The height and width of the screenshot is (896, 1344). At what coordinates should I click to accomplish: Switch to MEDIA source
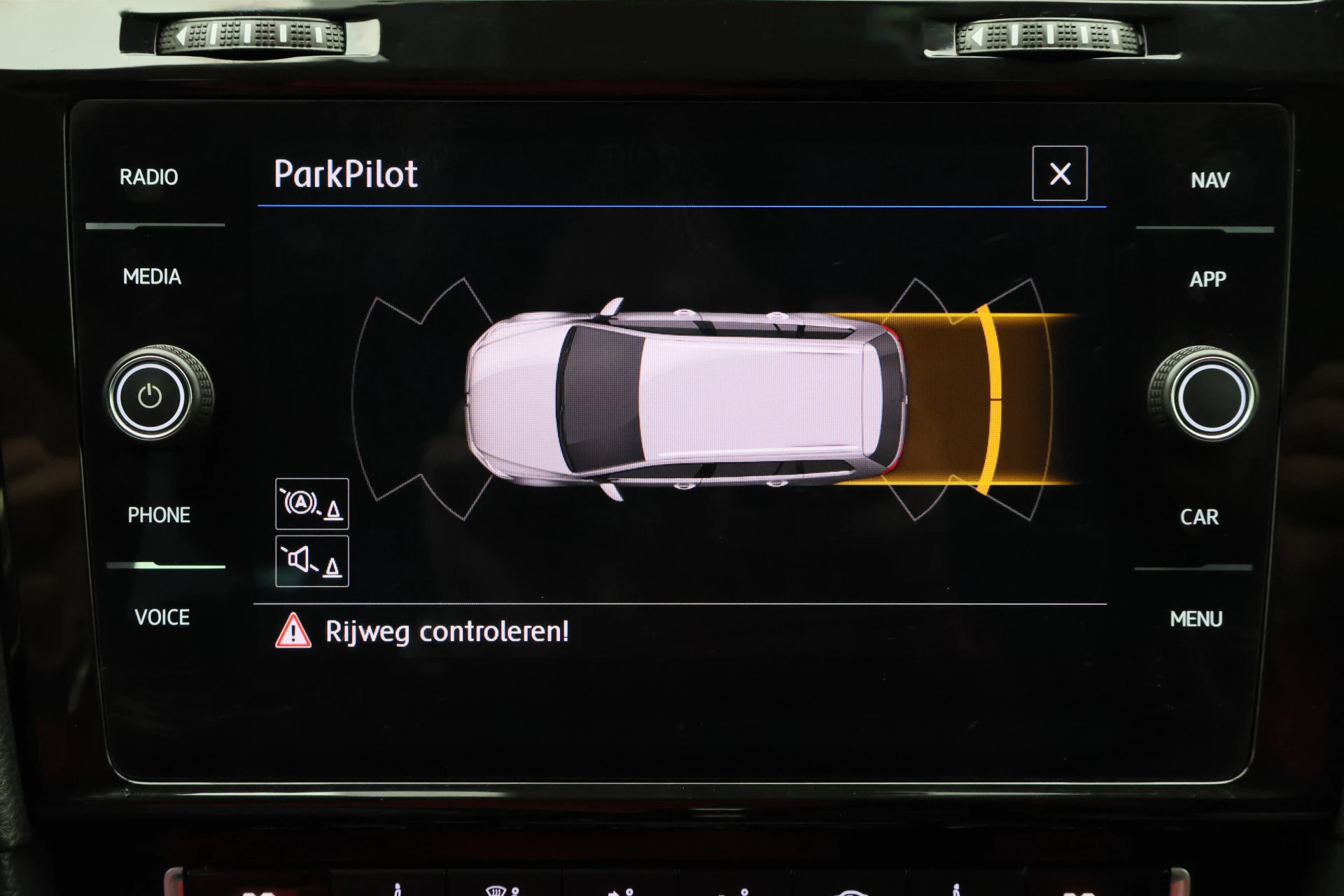pyautogui.click(x=152, y=277)
